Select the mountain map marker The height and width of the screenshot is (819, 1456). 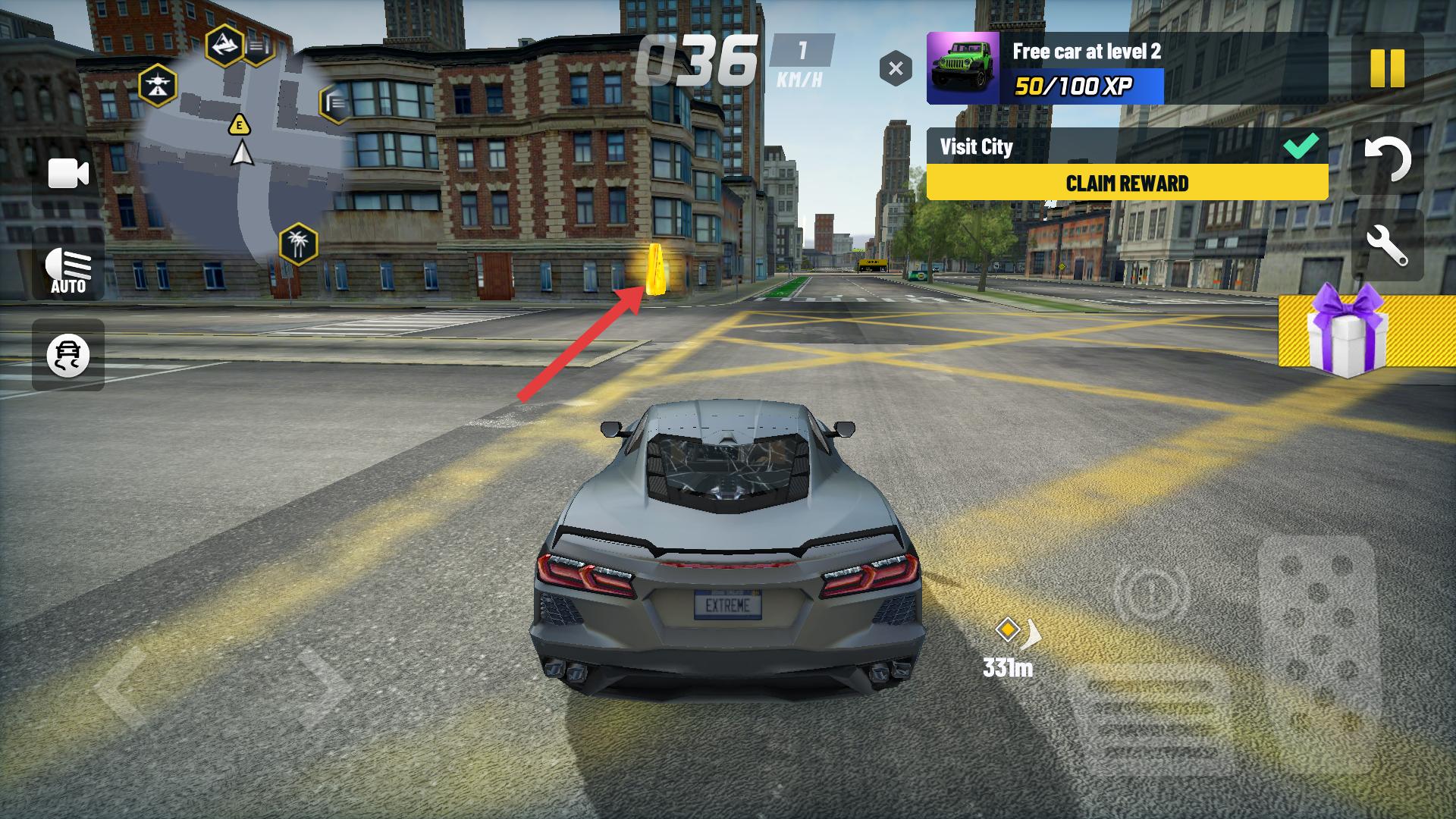pyautogui.click(x=224, y=45)
